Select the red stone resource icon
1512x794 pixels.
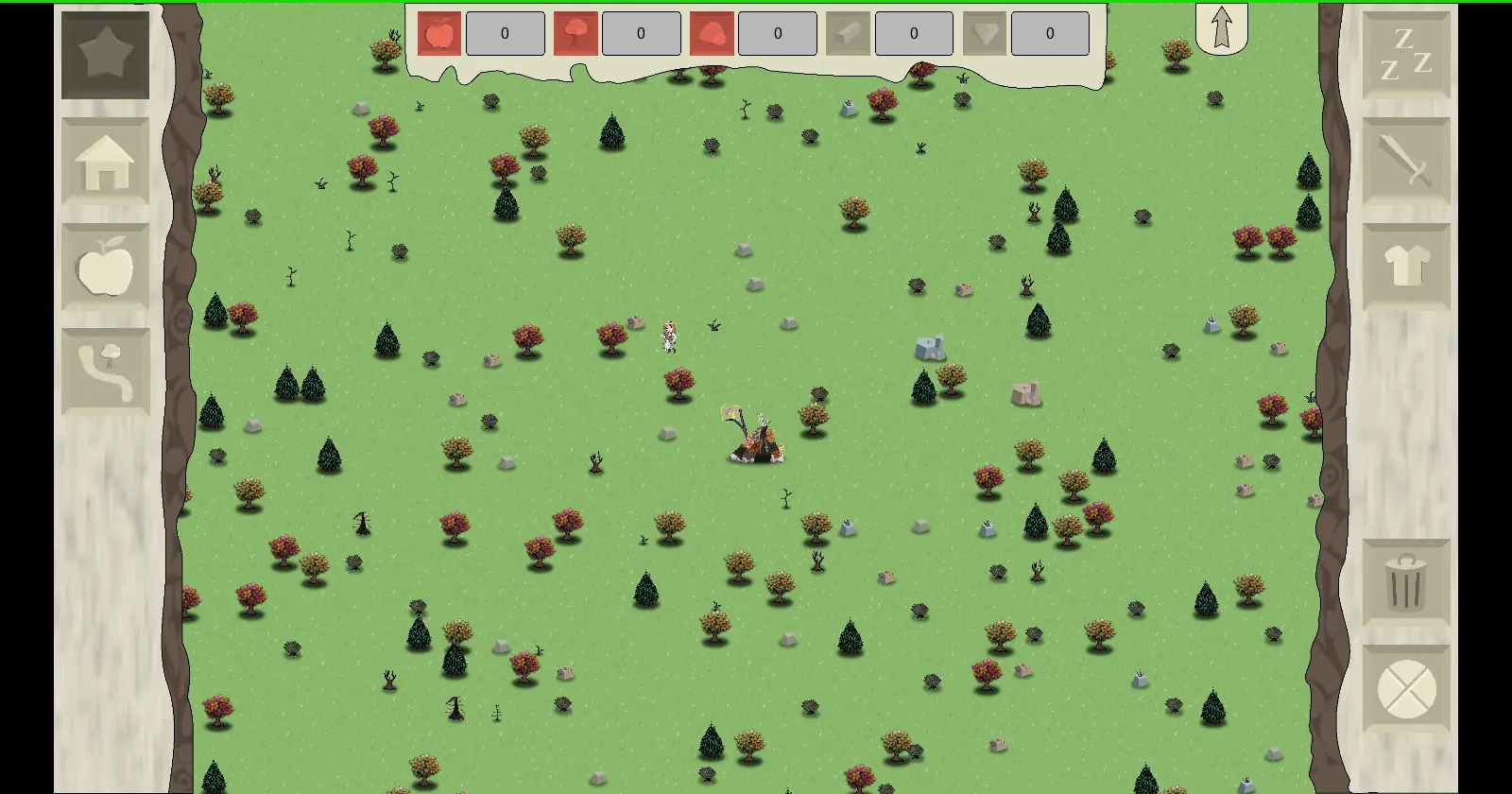(x=712, y=34)
